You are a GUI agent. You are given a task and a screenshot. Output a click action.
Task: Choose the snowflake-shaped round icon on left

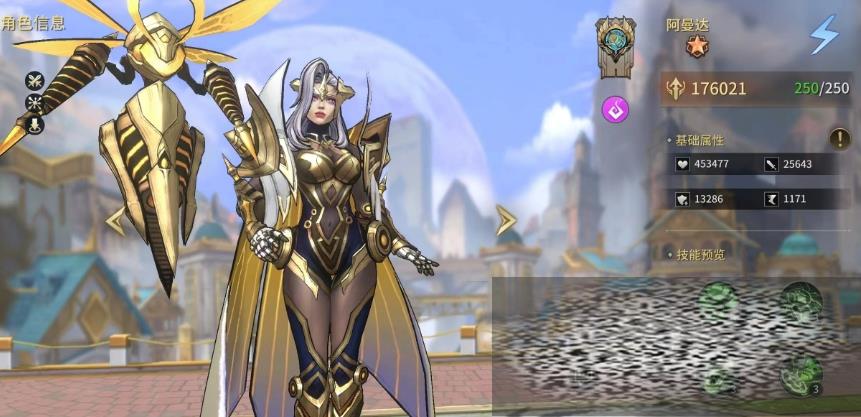click(x=35, y=103)
